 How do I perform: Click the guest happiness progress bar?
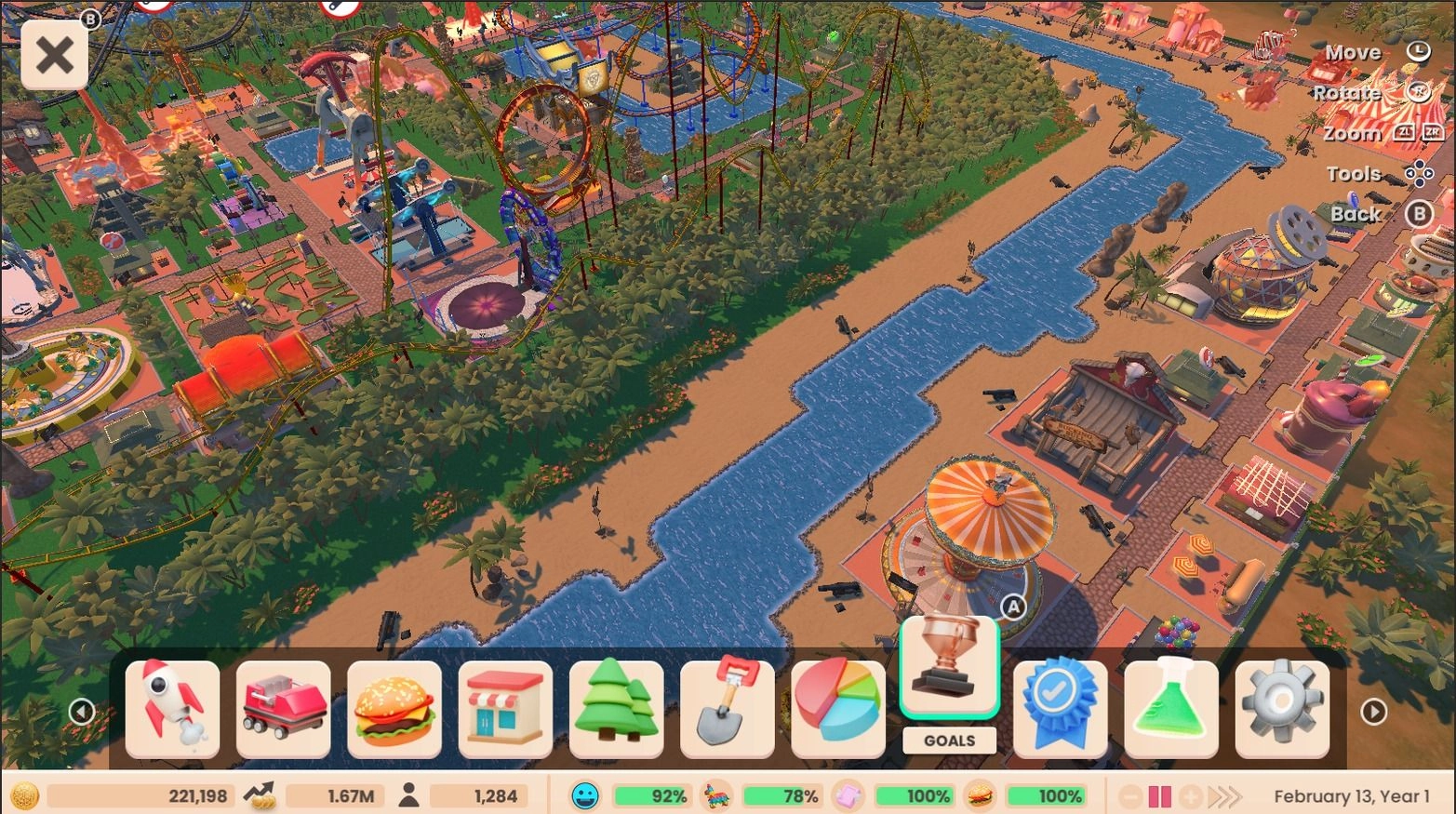pos(651,796)
